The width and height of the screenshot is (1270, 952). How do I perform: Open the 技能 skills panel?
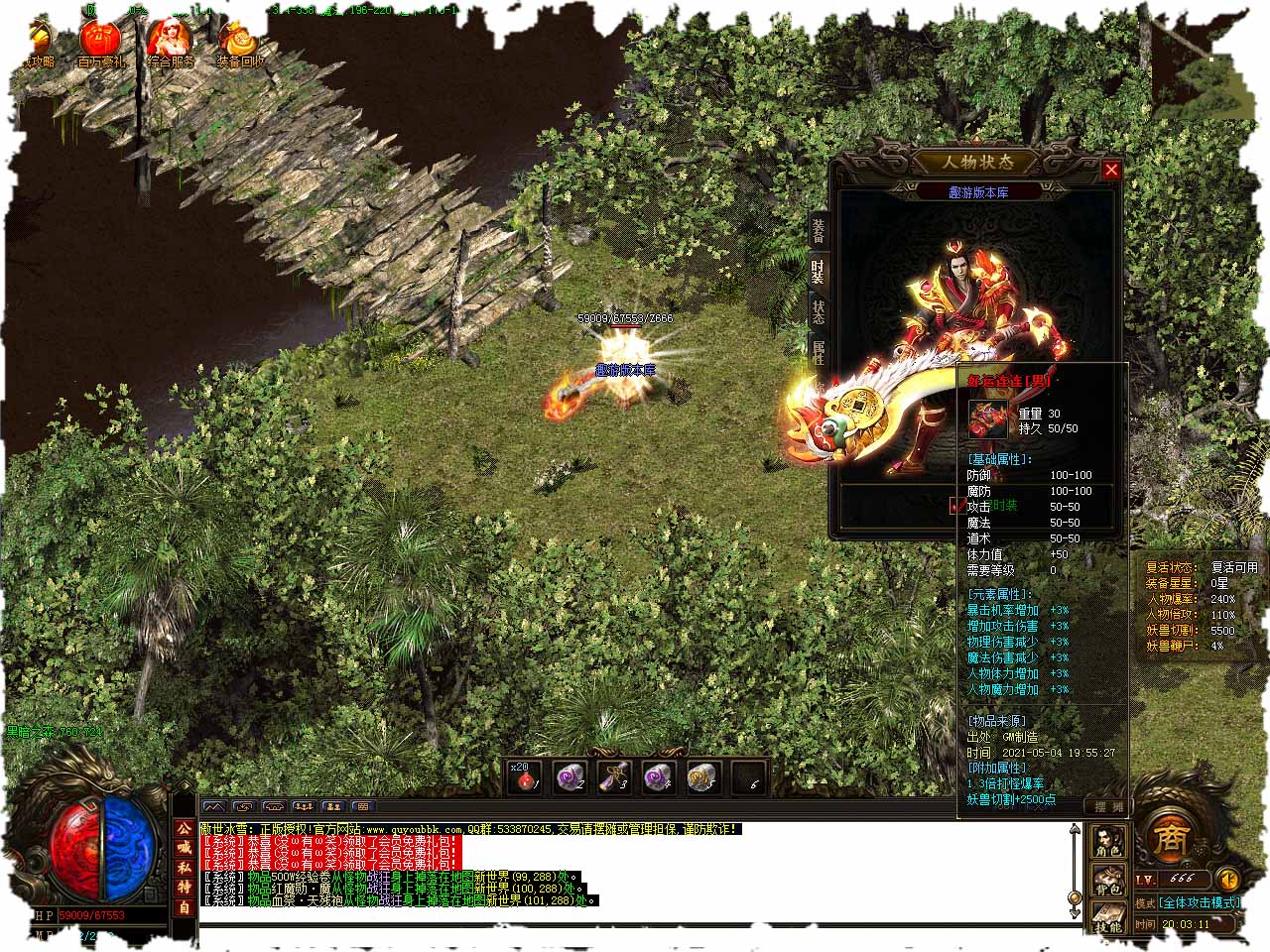point(1107,919)
